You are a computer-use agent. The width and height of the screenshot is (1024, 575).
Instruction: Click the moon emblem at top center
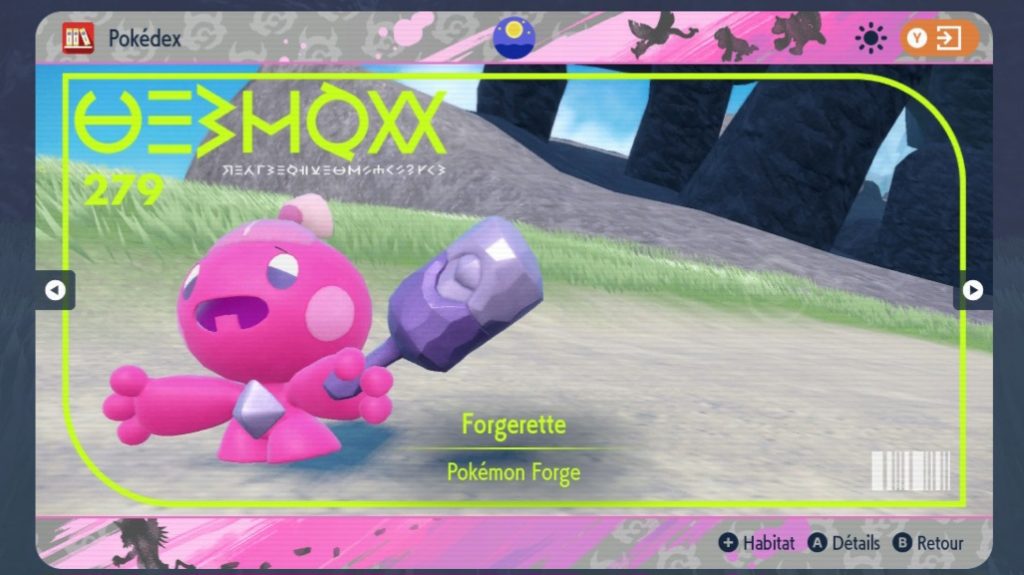[514, 37]
